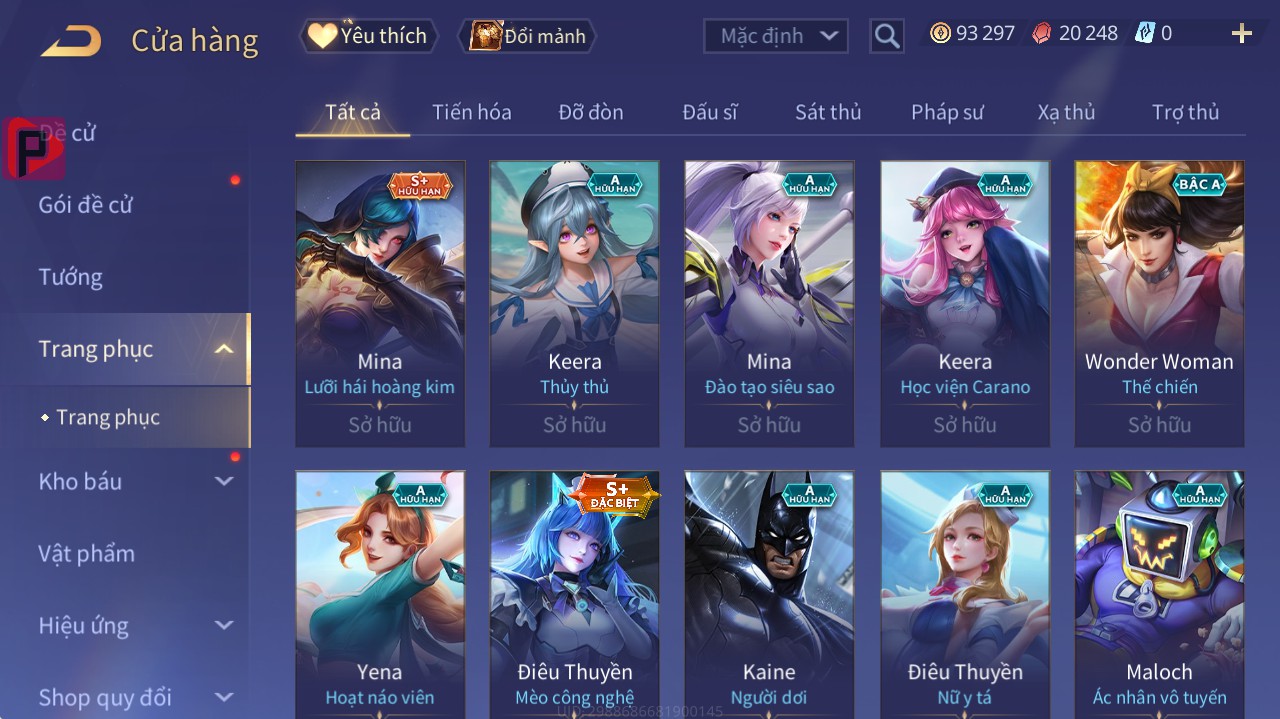
Task: View the Trợ thủ tab
Action: [x=1185, y=112]
